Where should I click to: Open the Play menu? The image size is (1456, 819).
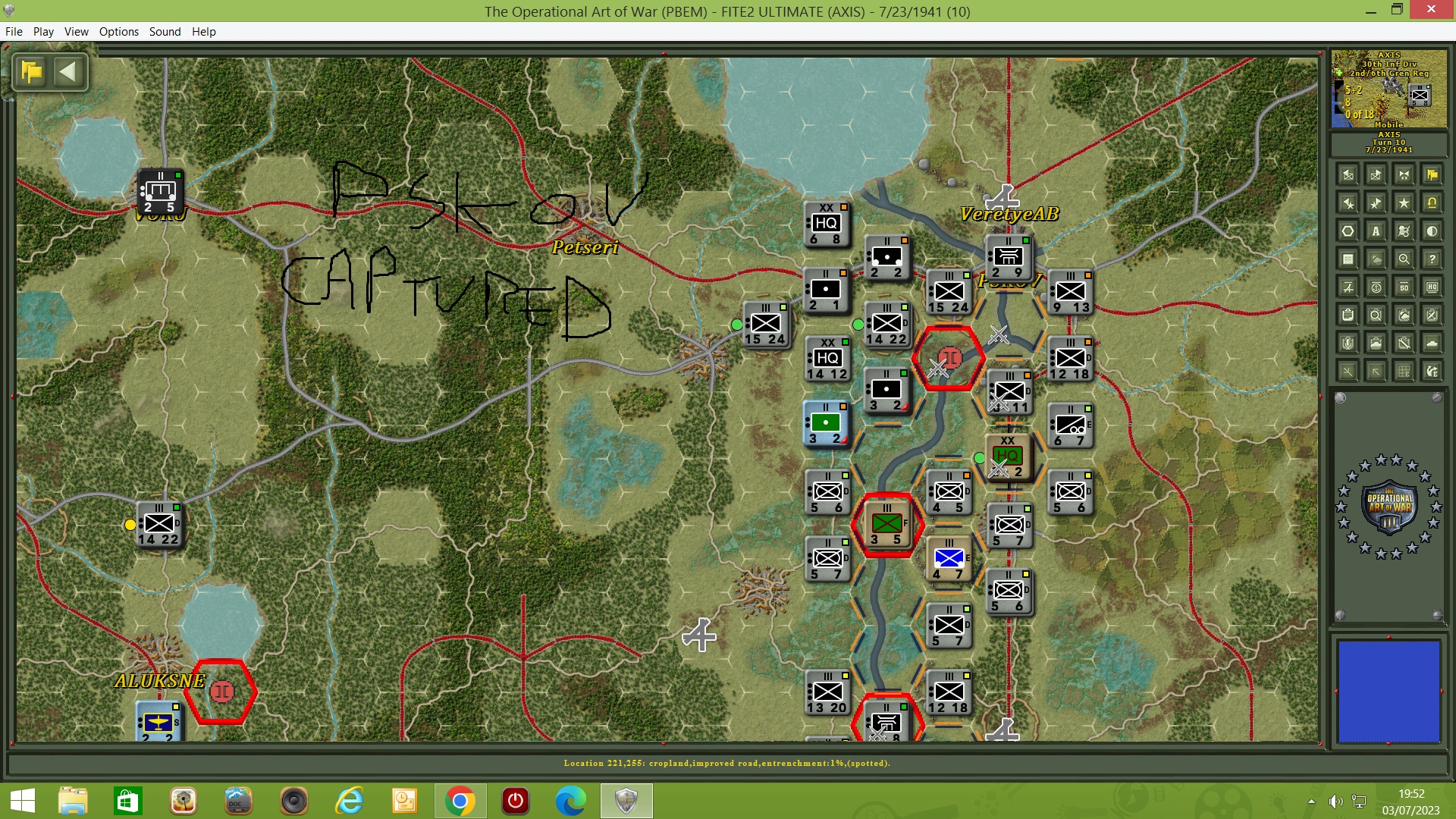click(x=43, y=32)
